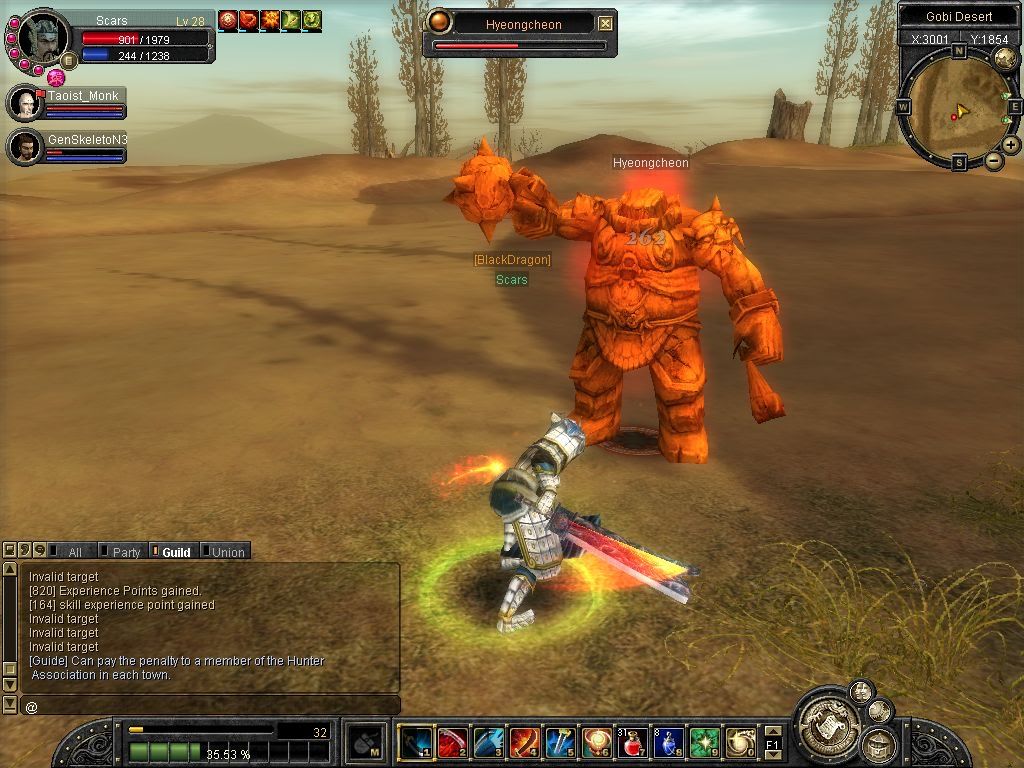1024x768 pixels.
Task: Select party member Taoist_Monk
Action: click(x=26, y=104)
